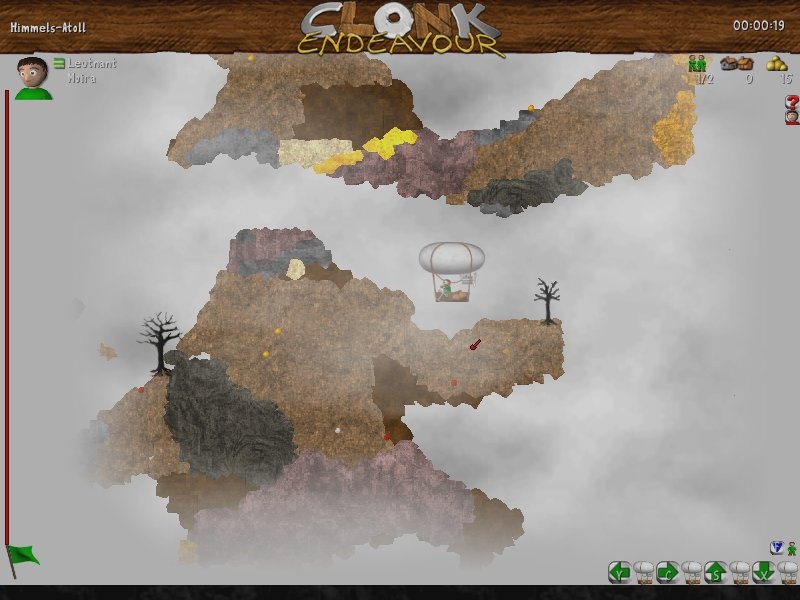Select the Clonk portrait of Leutnant
This screenshot has width=800, height=600.
point(33,78)
